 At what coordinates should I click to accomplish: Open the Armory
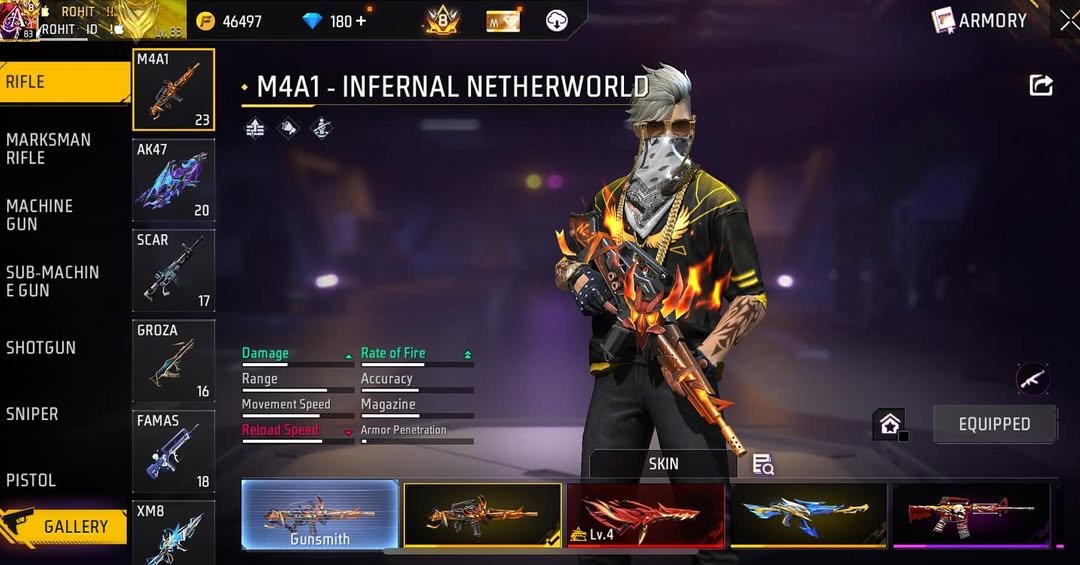[x=980, y=20]
